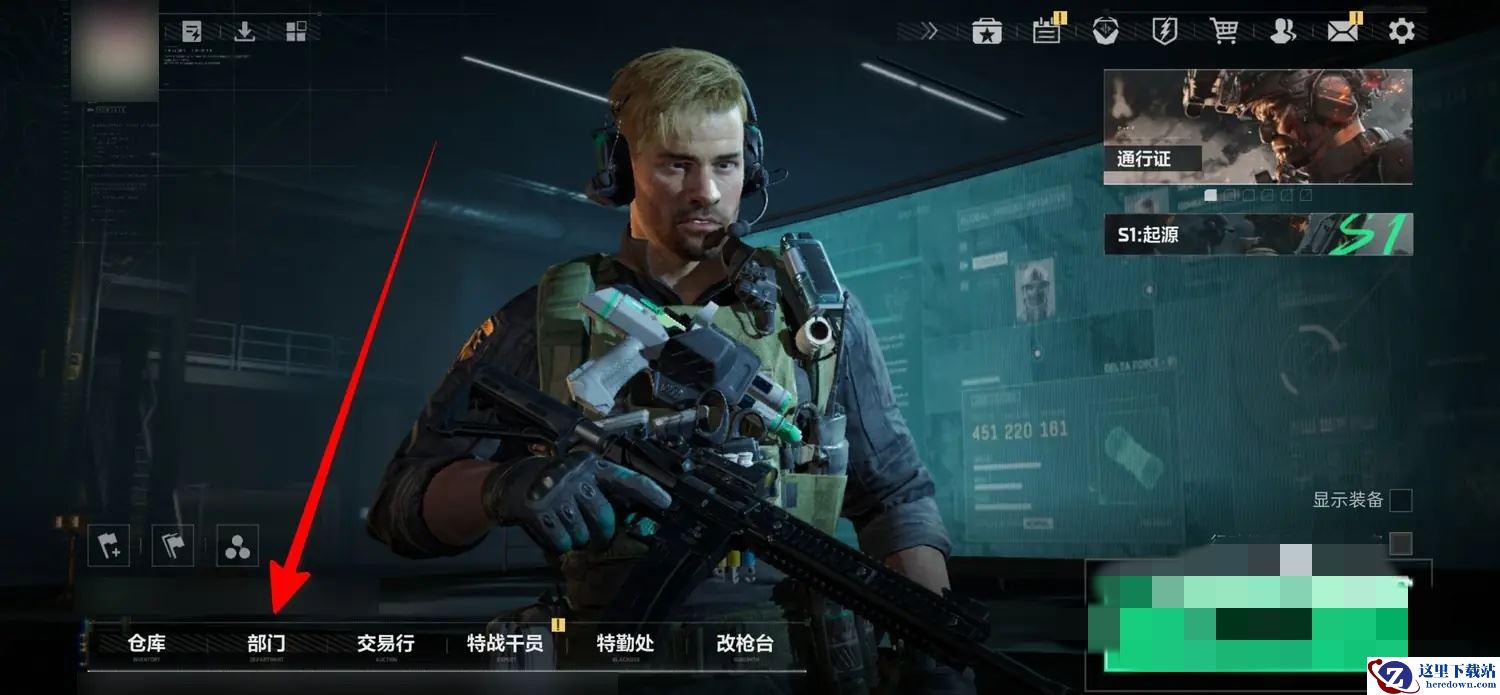Open the 部门 department menu
The image size is (1500, 695).
click(x=266, y=644)
